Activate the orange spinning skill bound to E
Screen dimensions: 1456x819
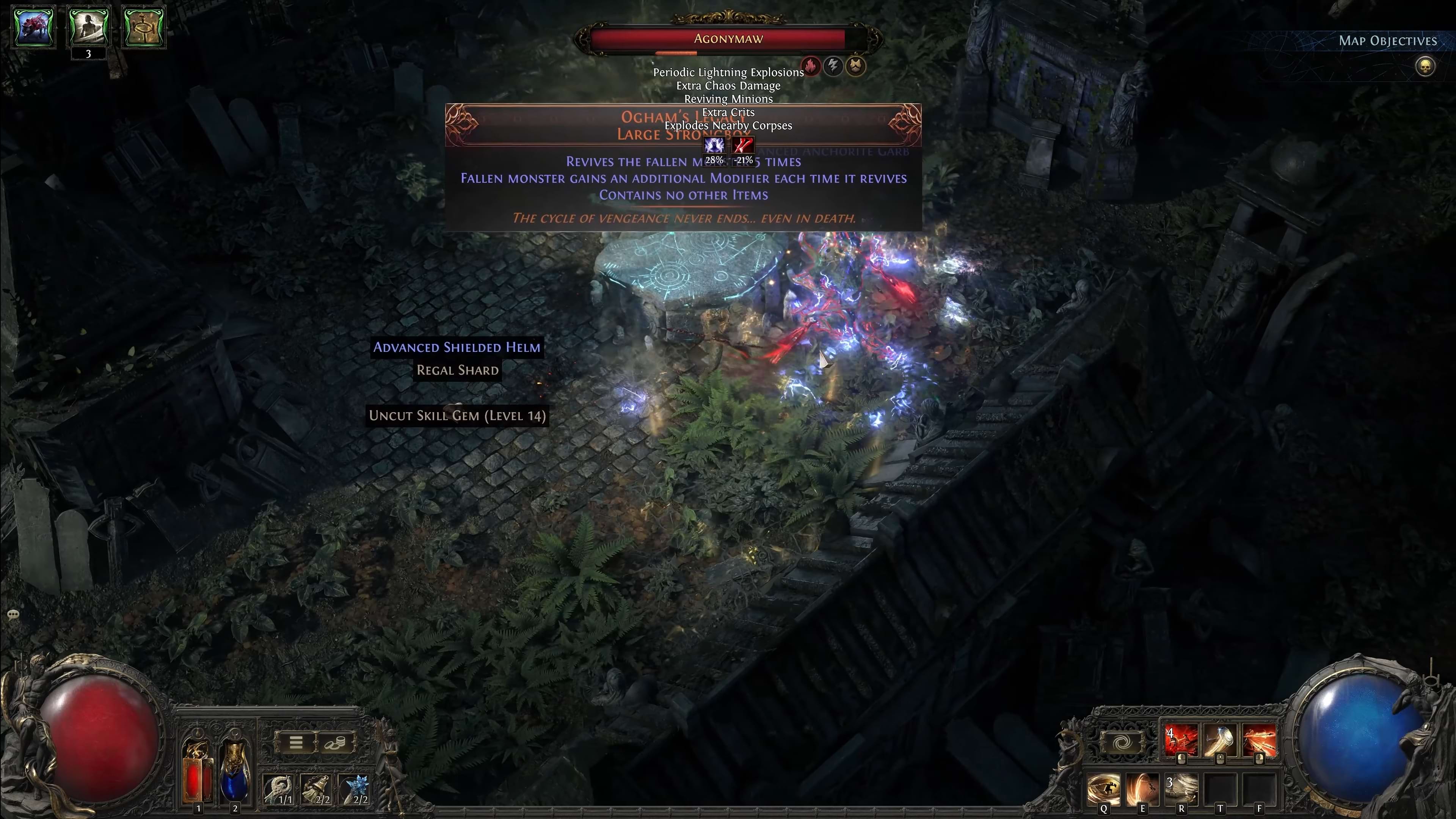[x=1142, y=789]
